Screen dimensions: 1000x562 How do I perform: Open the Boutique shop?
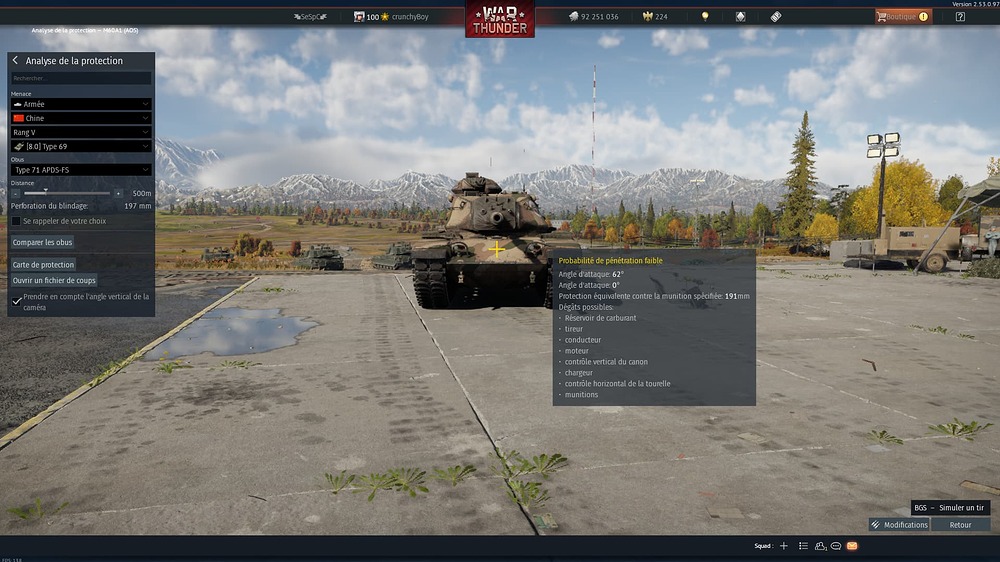tap(902, 17)
